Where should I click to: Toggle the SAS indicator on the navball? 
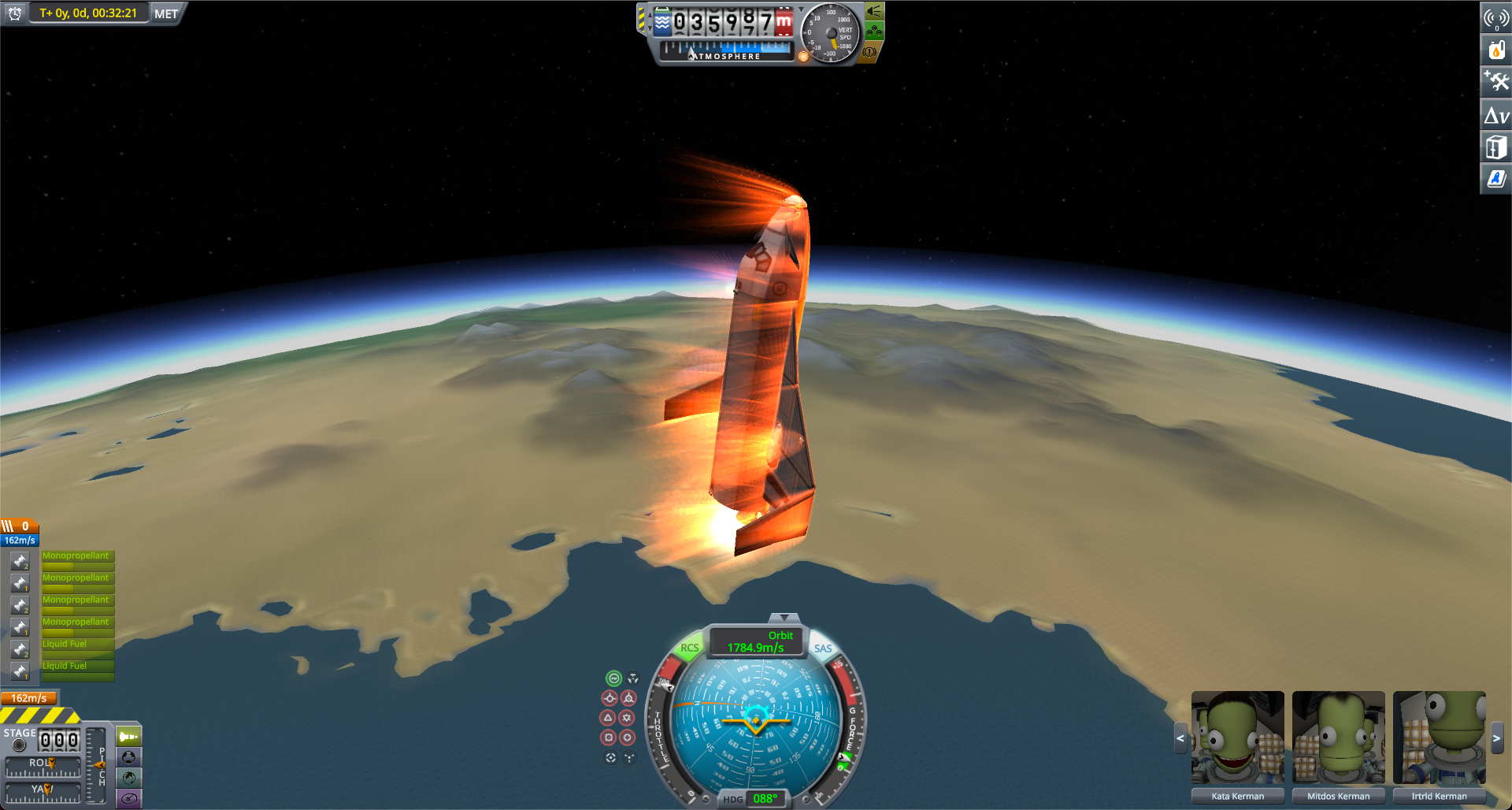(822, 649)
